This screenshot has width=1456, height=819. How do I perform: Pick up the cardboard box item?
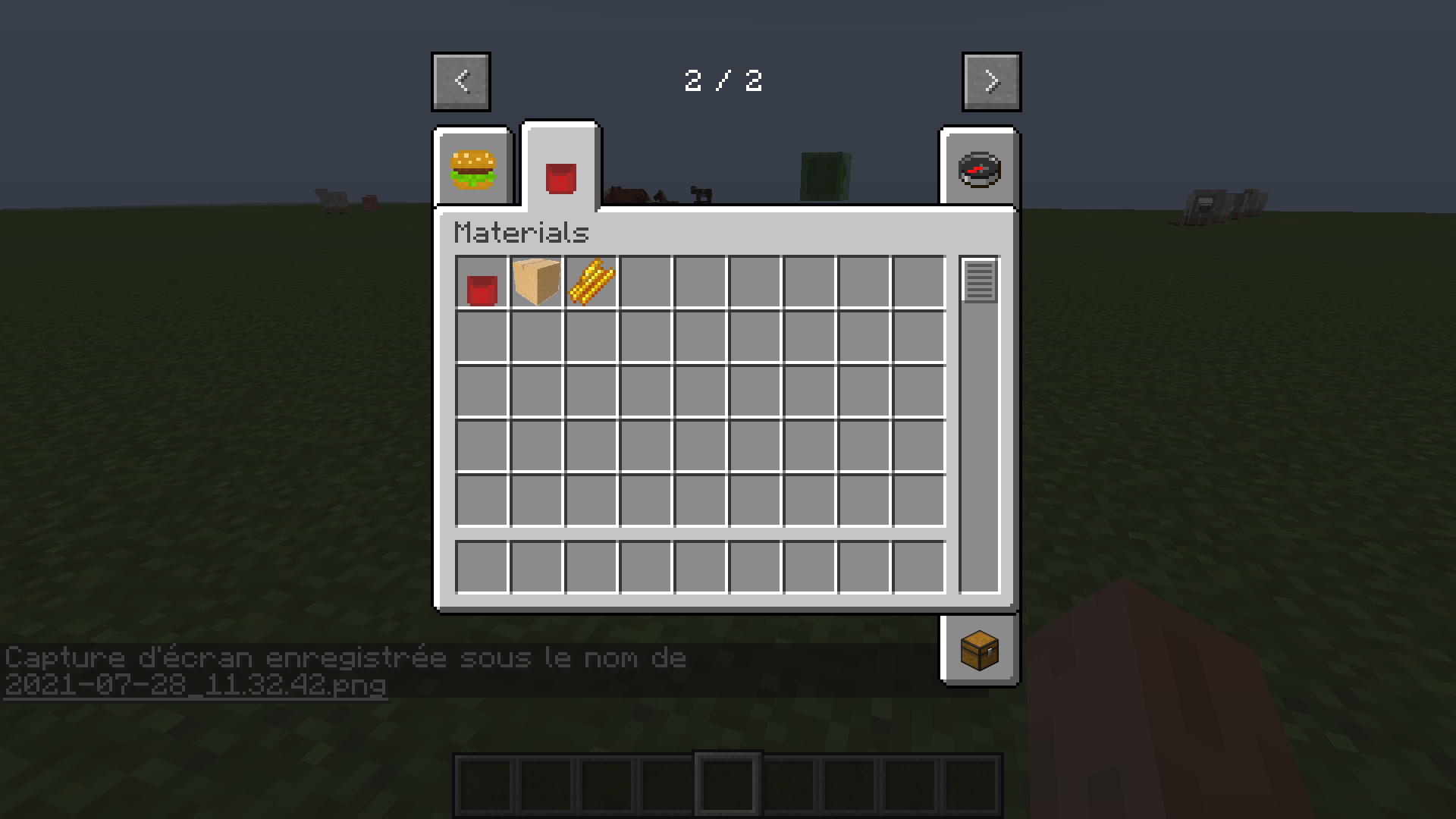[x=537, y=281]
